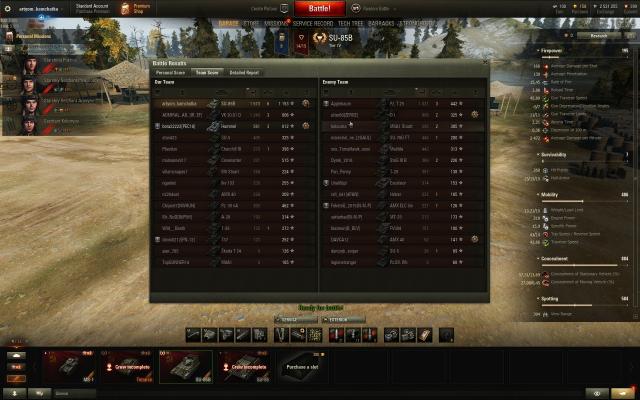Open the Personal Missions panel
The image size is (640, 400).
point(30,35)
